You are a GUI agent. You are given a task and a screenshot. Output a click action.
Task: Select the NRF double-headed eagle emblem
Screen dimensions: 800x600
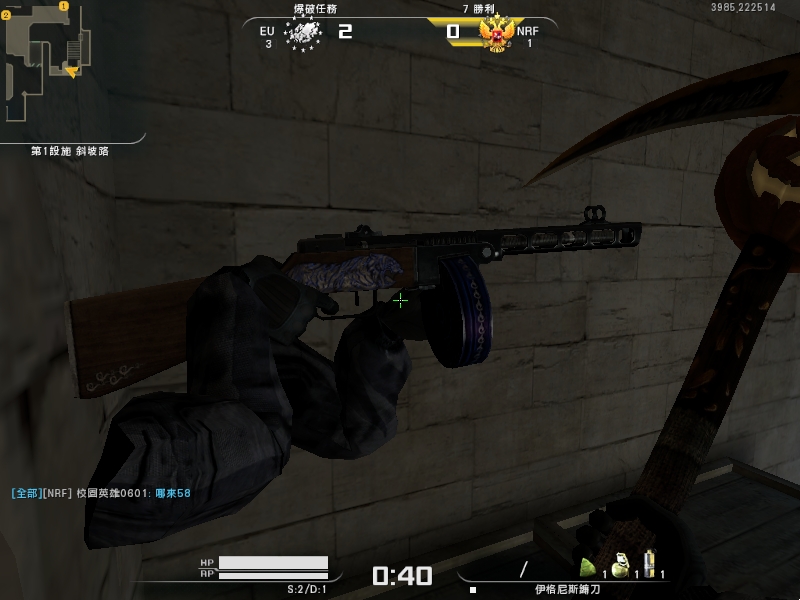[x=496, y=34]
